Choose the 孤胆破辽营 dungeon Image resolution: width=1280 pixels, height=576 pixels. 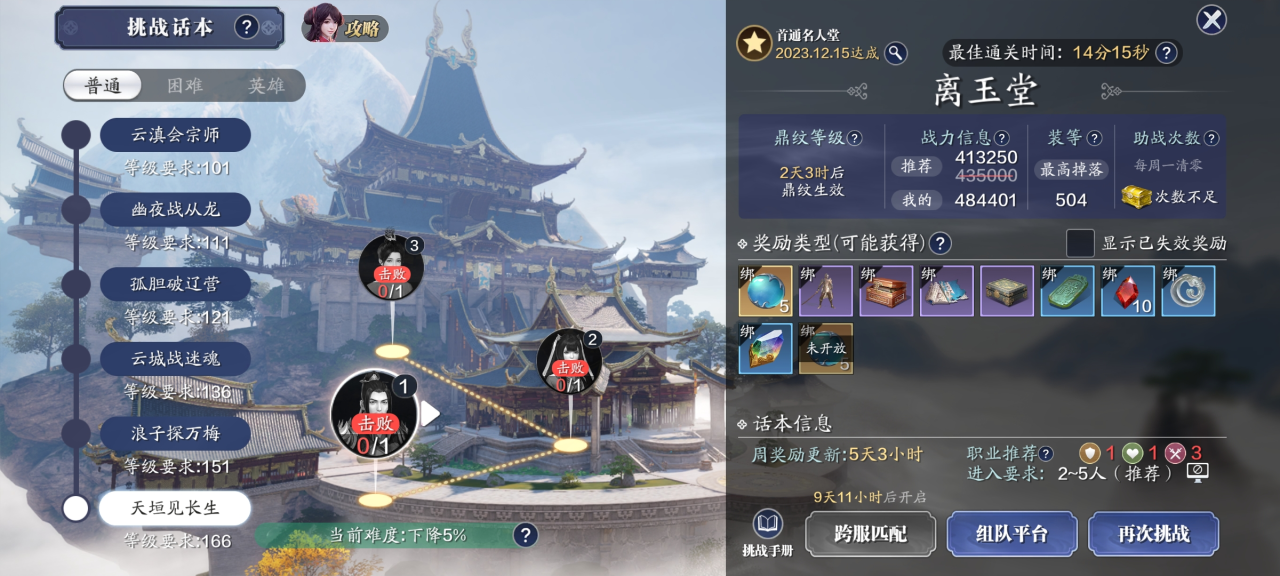coord(175,284)
